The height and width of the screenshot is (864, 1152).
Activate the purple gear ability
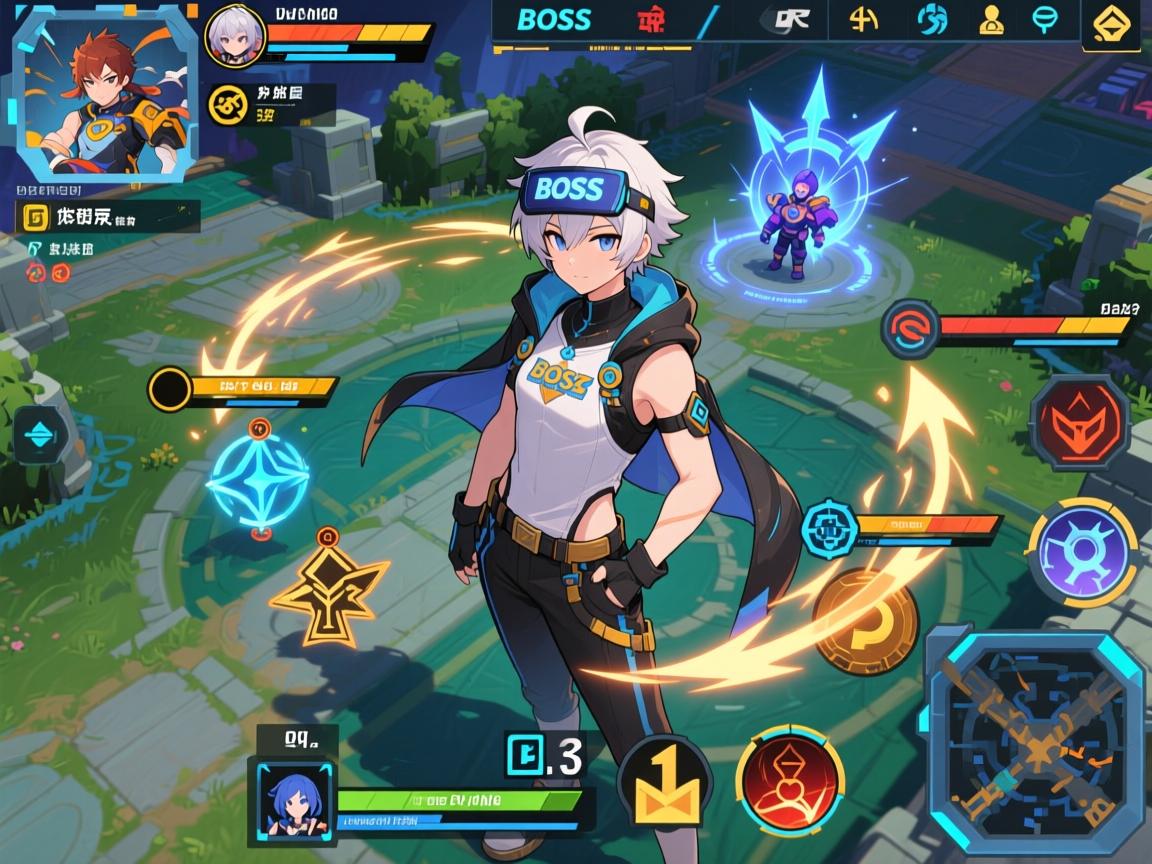click(1082, 552)
